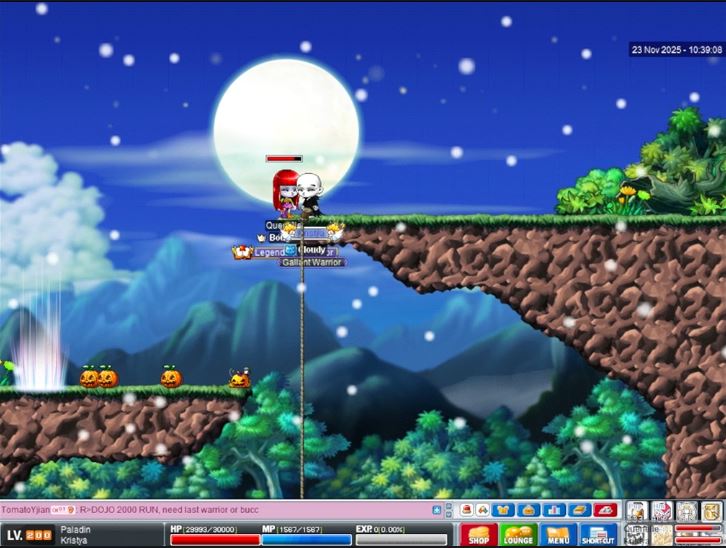
Task: Click the small red hat icon
Action: (x=465, y=510)
